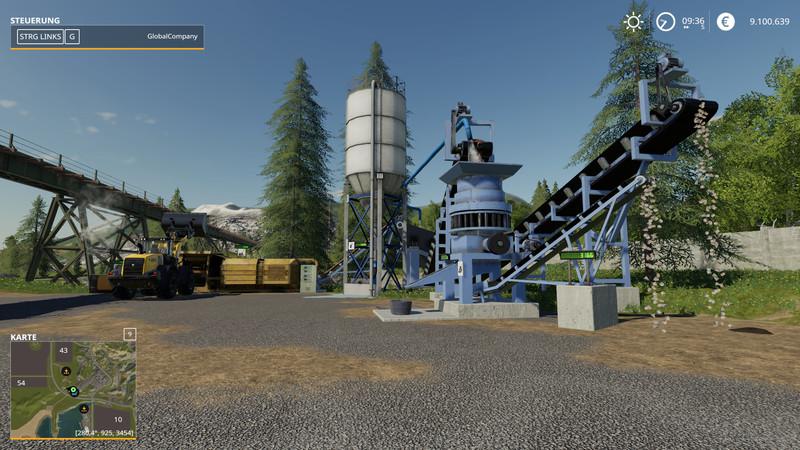
Task: Click the euro money icon
Action: [726, 22]
